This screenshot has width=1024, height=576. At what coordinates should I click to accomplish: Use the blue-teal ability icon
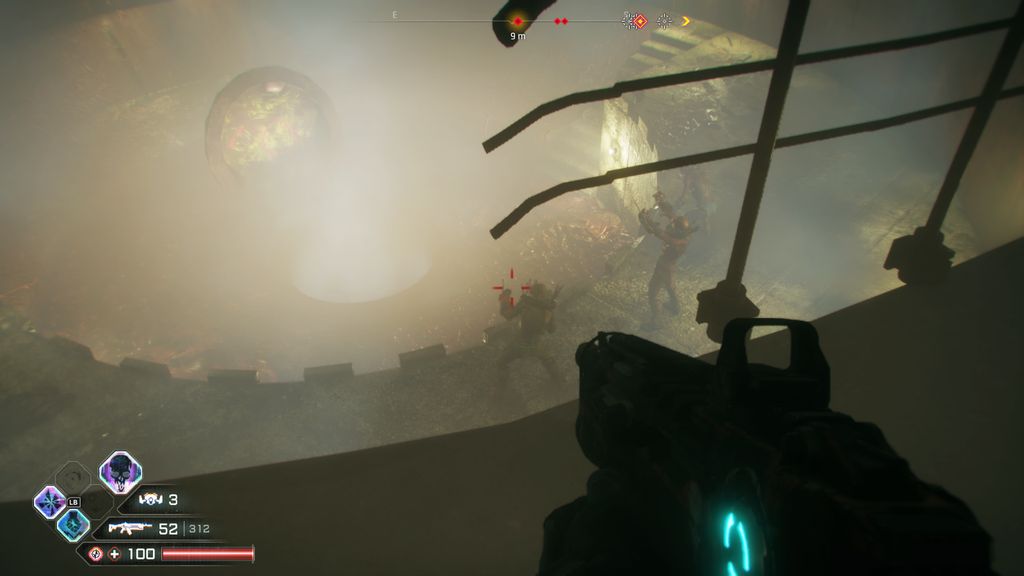pyautogui.click(x=73, y=525)
